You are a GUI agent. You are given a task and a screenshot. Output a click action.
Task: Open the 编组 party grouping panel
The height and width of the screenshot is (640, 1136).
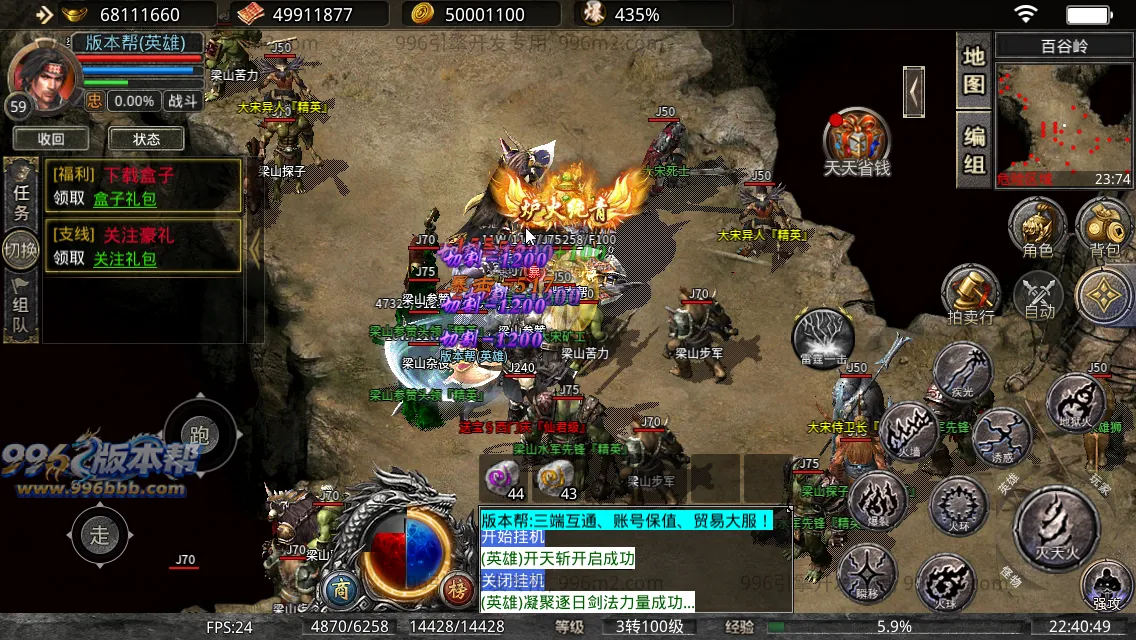pos(974,150)
